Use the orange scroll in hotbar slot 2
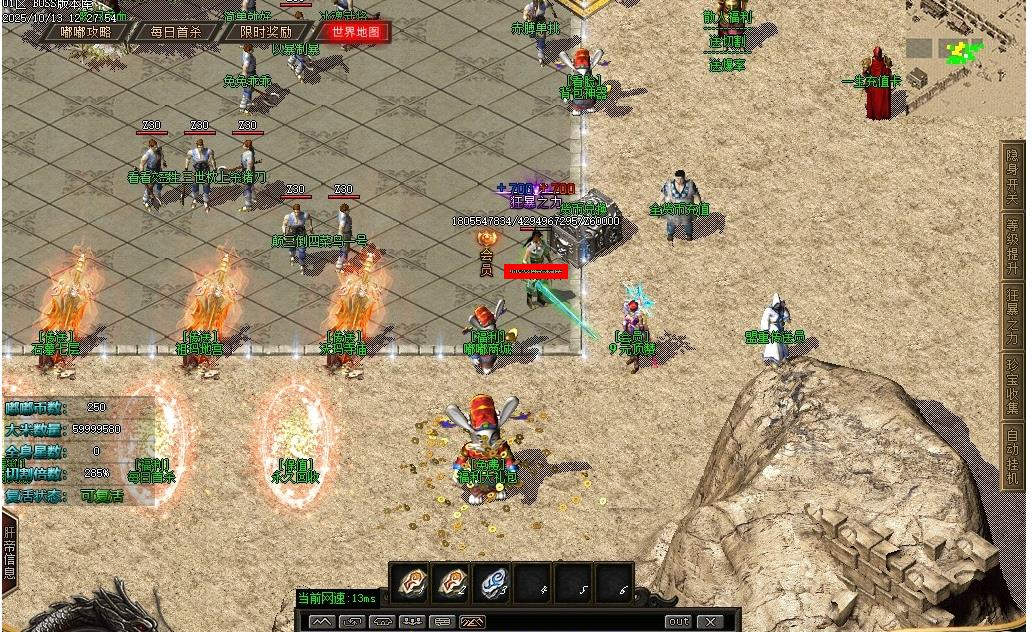The width and height of the screenshot is (1032, 632). click(450, 582)
